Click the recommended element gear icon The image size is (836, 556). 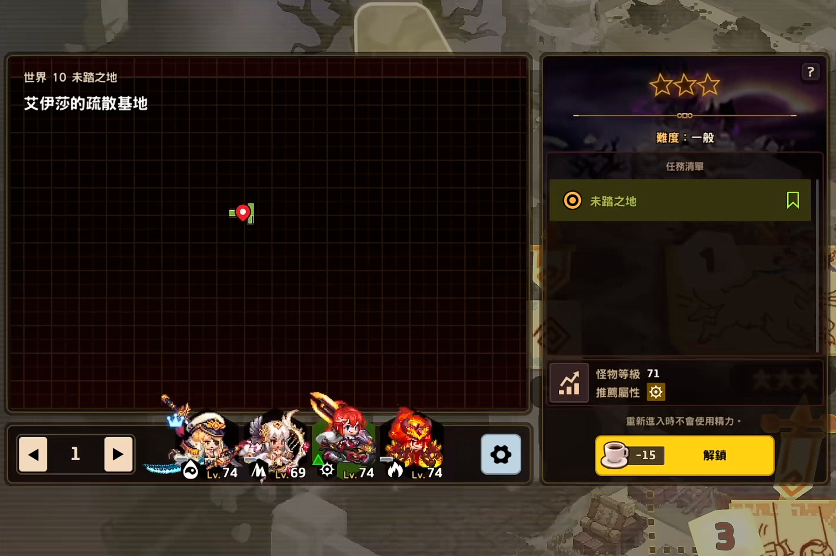pyautogui.click(x=656, y=392)
